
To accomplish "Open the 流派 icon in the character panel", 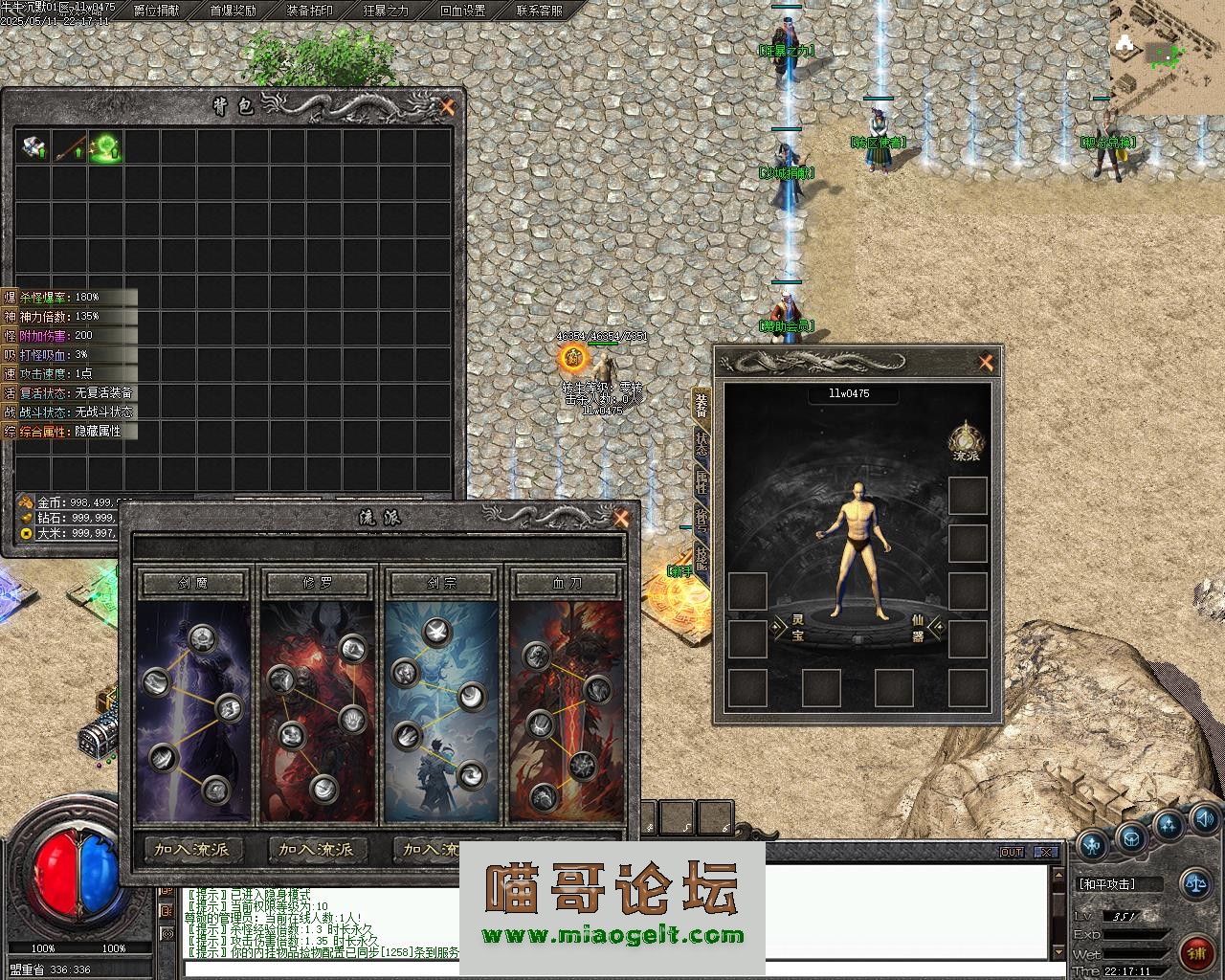I will click(967, 440).
